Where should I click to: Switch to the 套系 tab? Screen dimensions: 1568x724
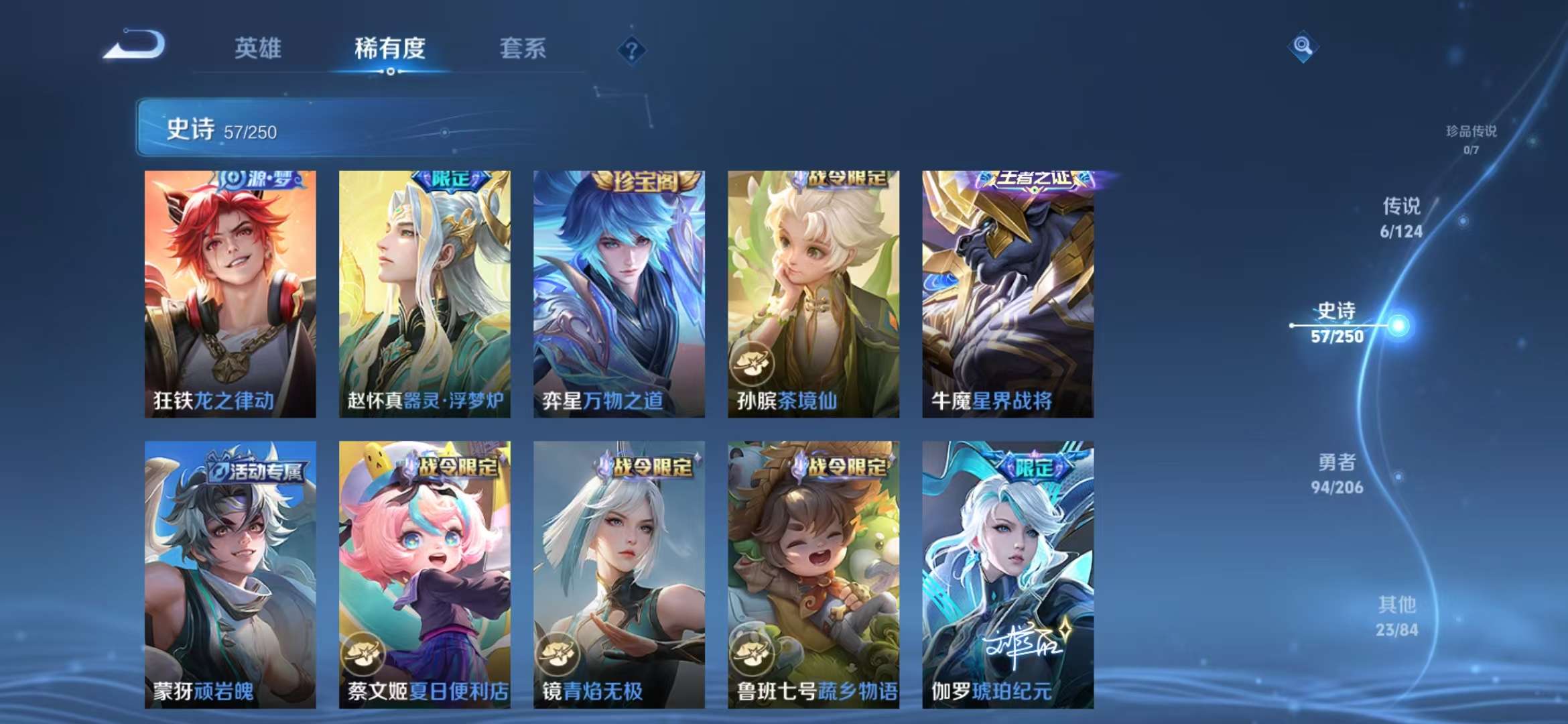tap(521, 49)
